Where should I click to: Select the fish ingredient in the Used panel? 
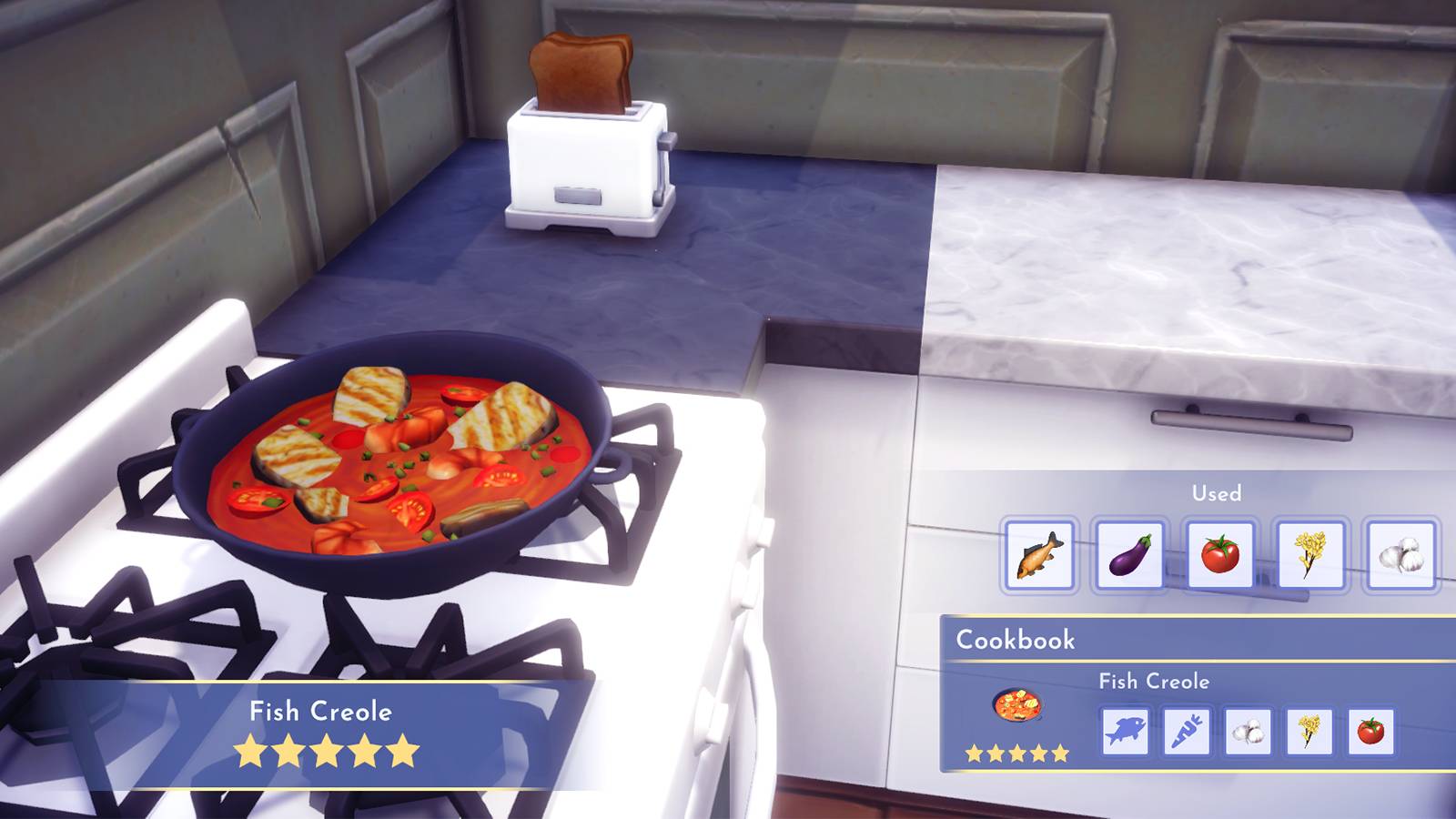pyautogui.click(x=1037, y=553)
